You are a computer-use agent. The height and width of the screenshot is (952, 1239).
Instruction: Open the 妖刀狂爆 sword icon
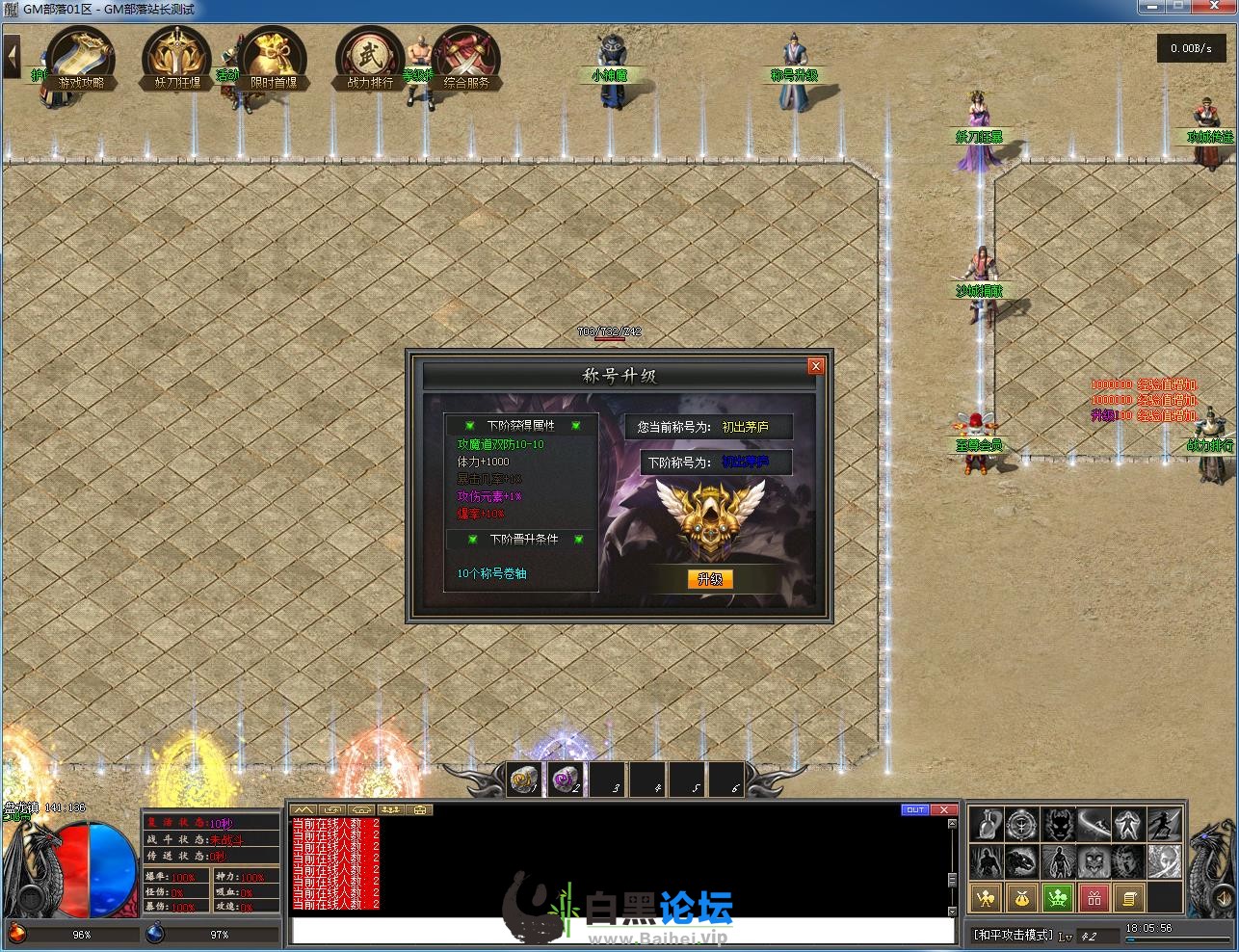point(177,58)
